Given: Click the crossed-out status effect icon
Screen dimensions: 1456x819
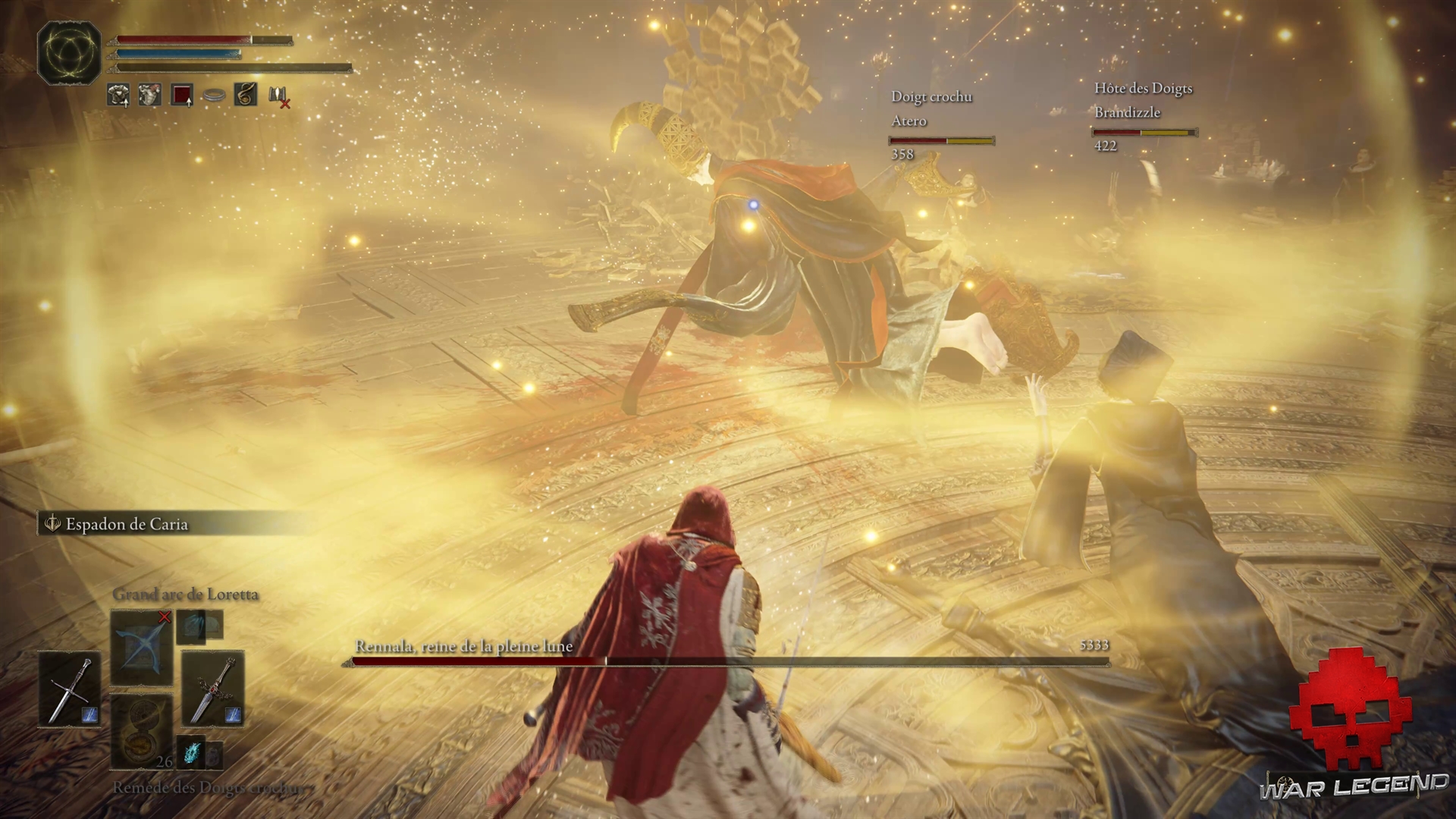Looking at the screenshot, I should tap(278, 96).
